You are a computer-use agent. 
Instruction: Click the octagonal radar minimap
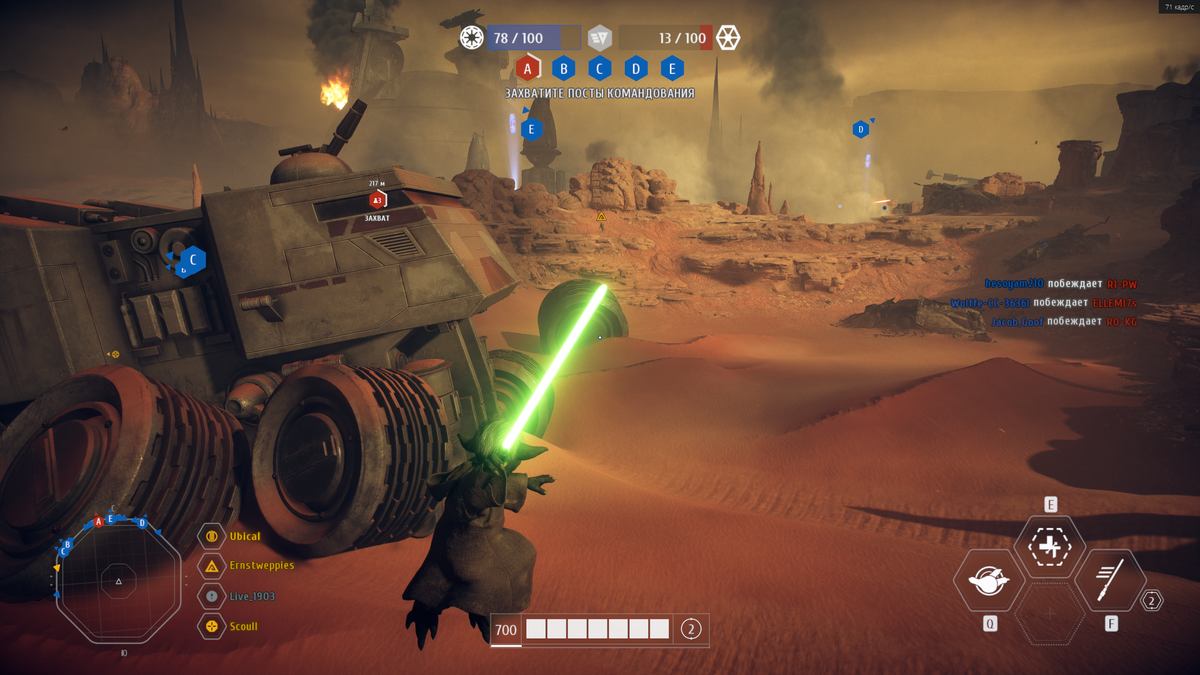click(x=119, y=581)
